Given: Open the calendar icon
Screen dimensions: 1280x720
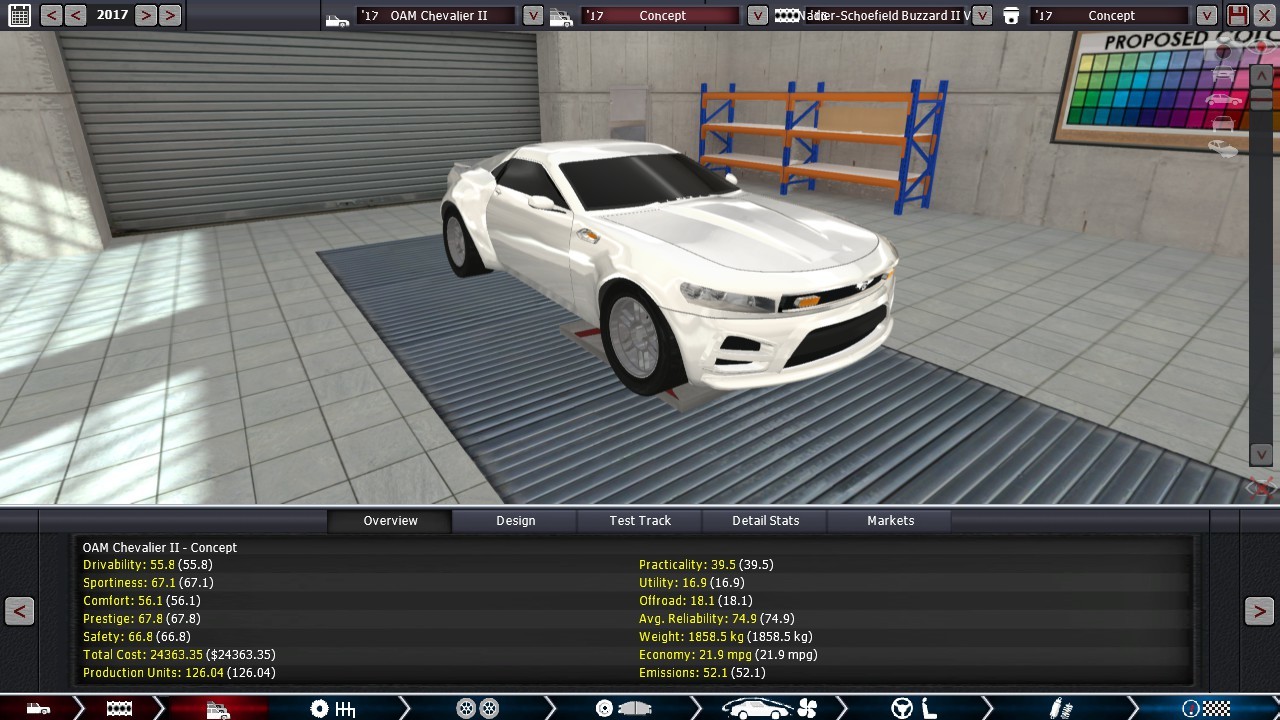Looking at the screenshot, I should [19, 15].
